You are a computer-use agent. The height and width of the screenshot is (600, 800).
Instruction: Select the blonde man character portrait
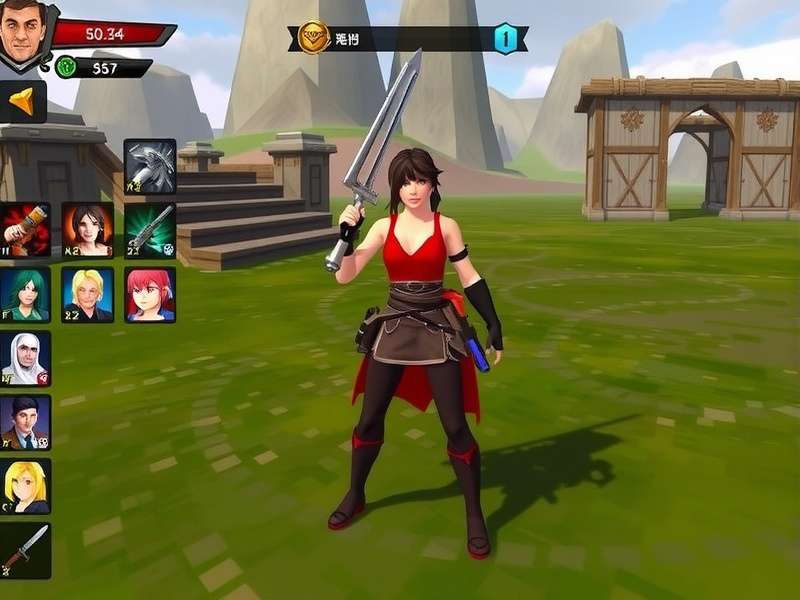[87, 294]
